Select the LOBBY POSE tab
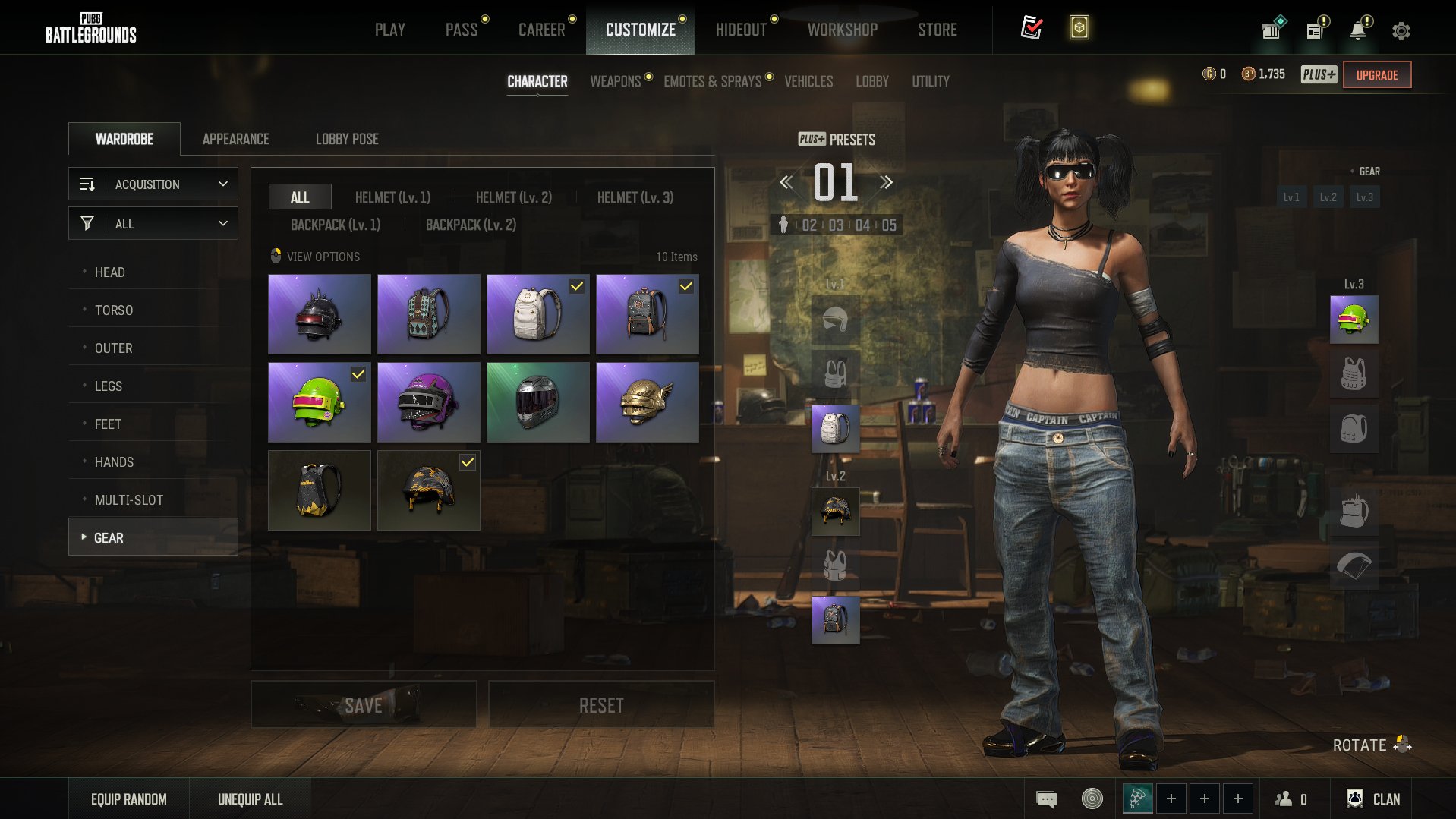1456x819 pixels. [x=347, y=139]
